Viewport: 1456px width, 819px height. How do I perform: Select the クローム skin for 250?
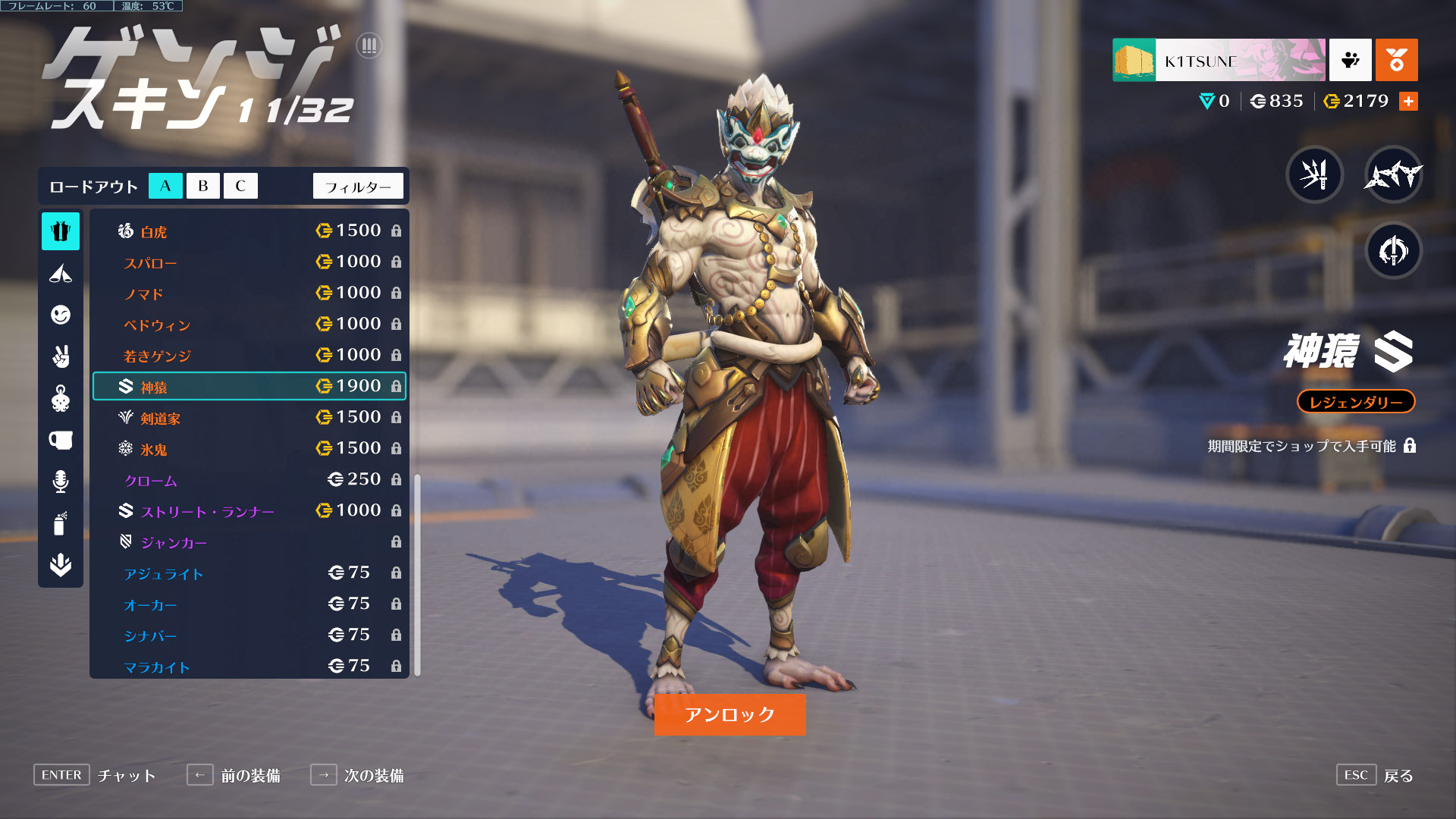coord(249,480)
